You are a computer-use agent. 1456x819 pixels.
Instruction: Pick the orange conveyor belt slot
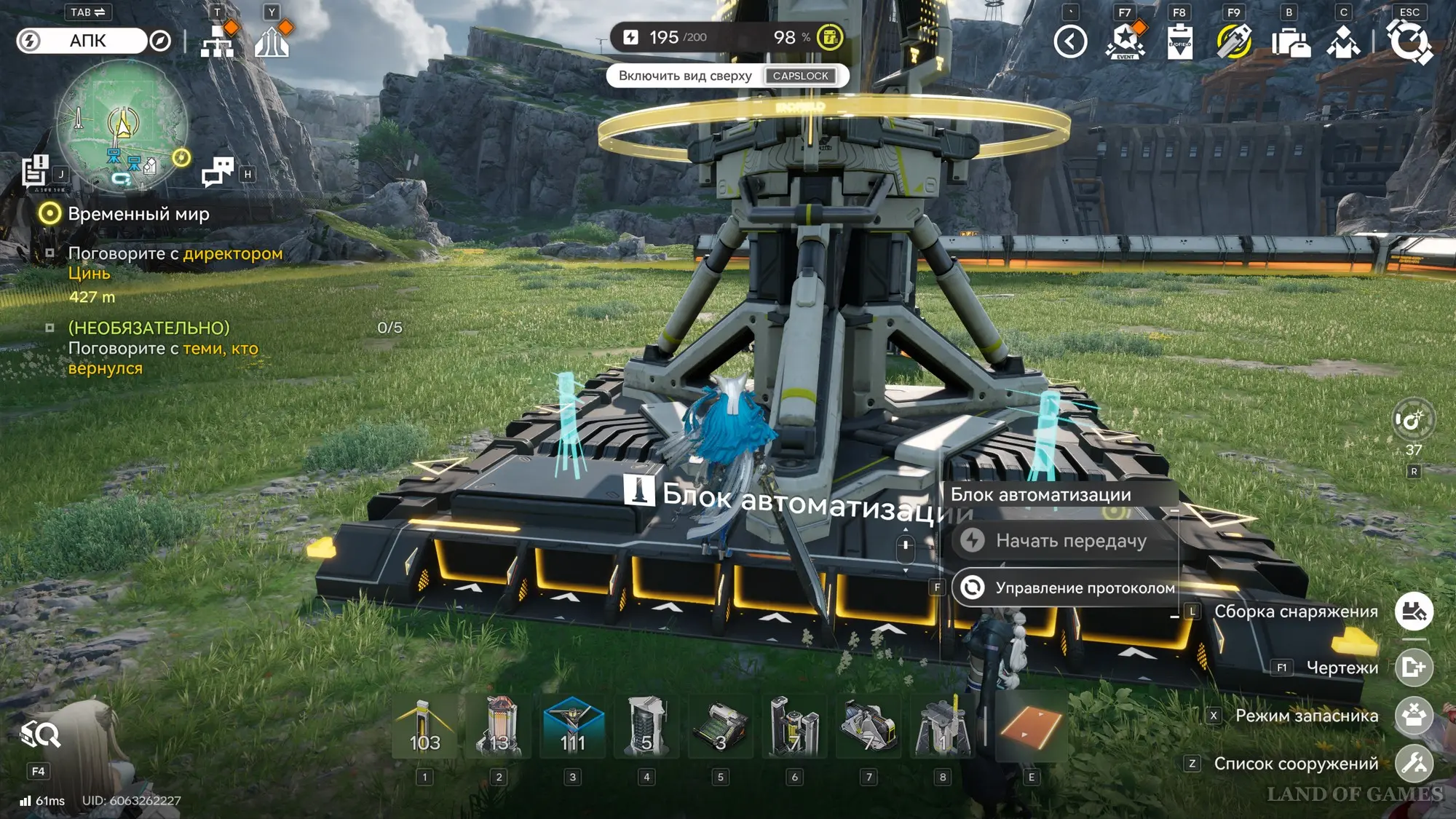1031,727
